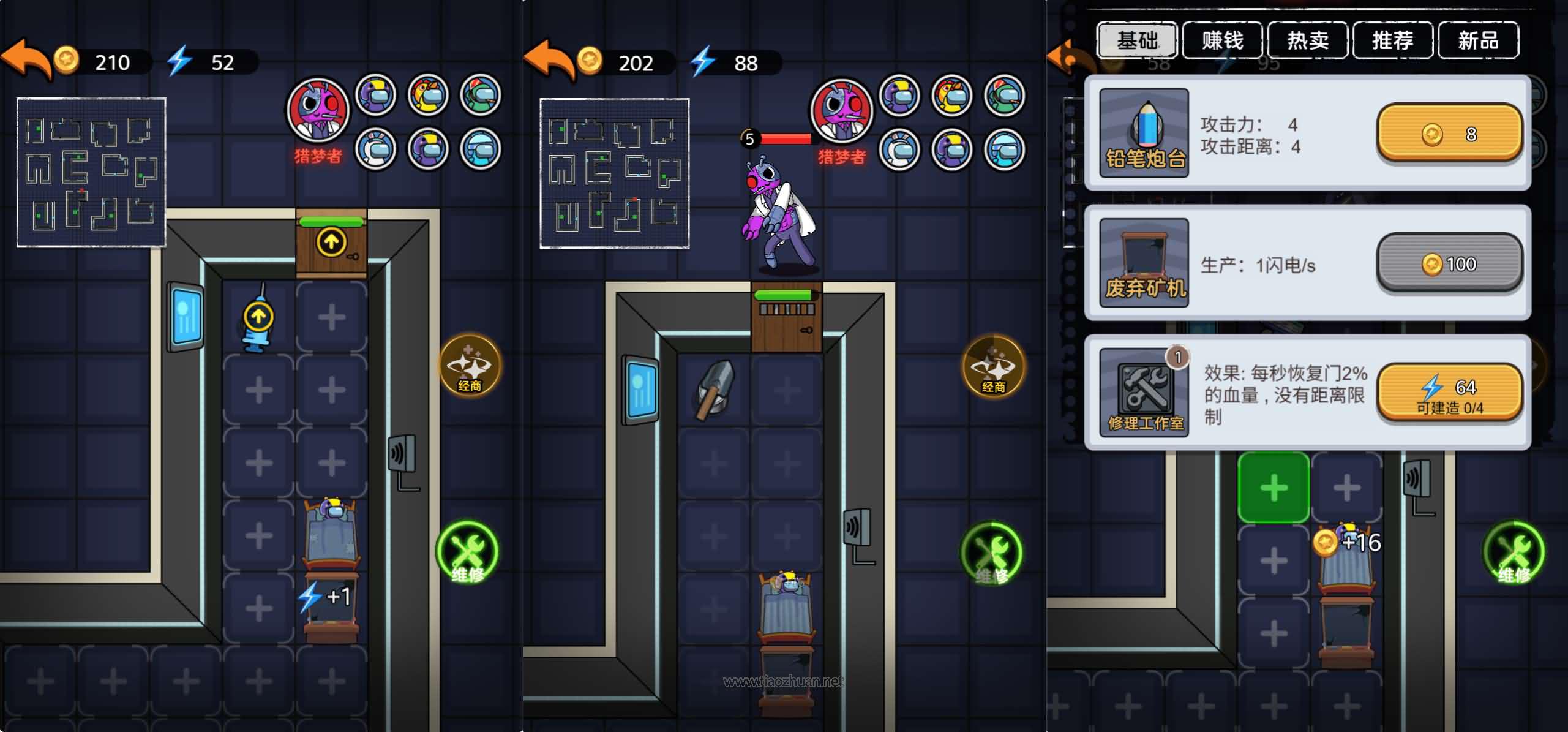1568x732 pixels.
Task: Open the 赚钱 shop tab
Action: pos(1222,40)
